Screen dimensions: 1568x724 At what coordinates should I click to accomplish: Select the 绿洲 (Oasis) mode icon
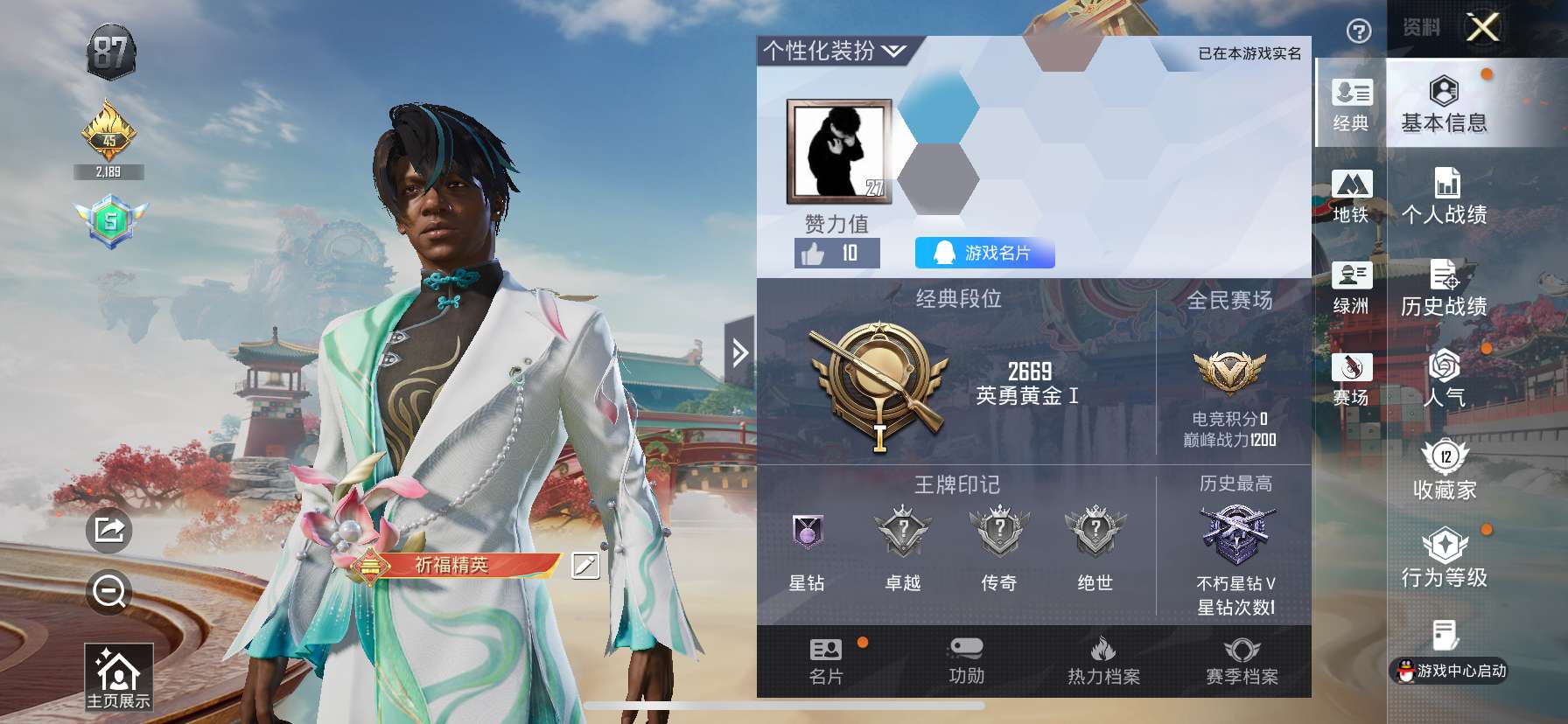click(1352, 289)
